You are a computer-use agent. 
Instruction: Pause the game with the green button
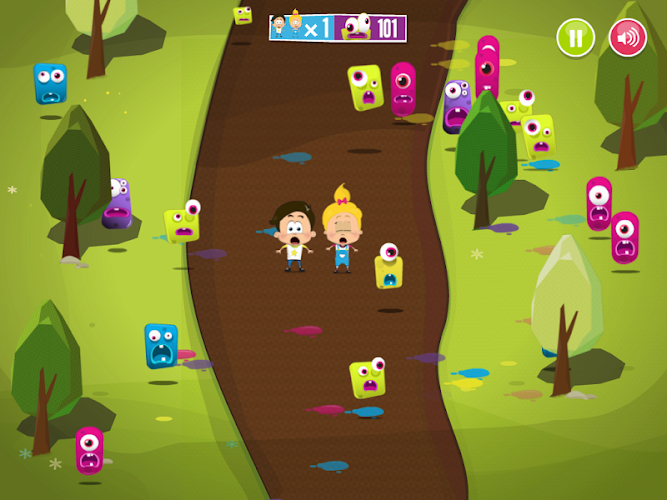pos(575,39)
